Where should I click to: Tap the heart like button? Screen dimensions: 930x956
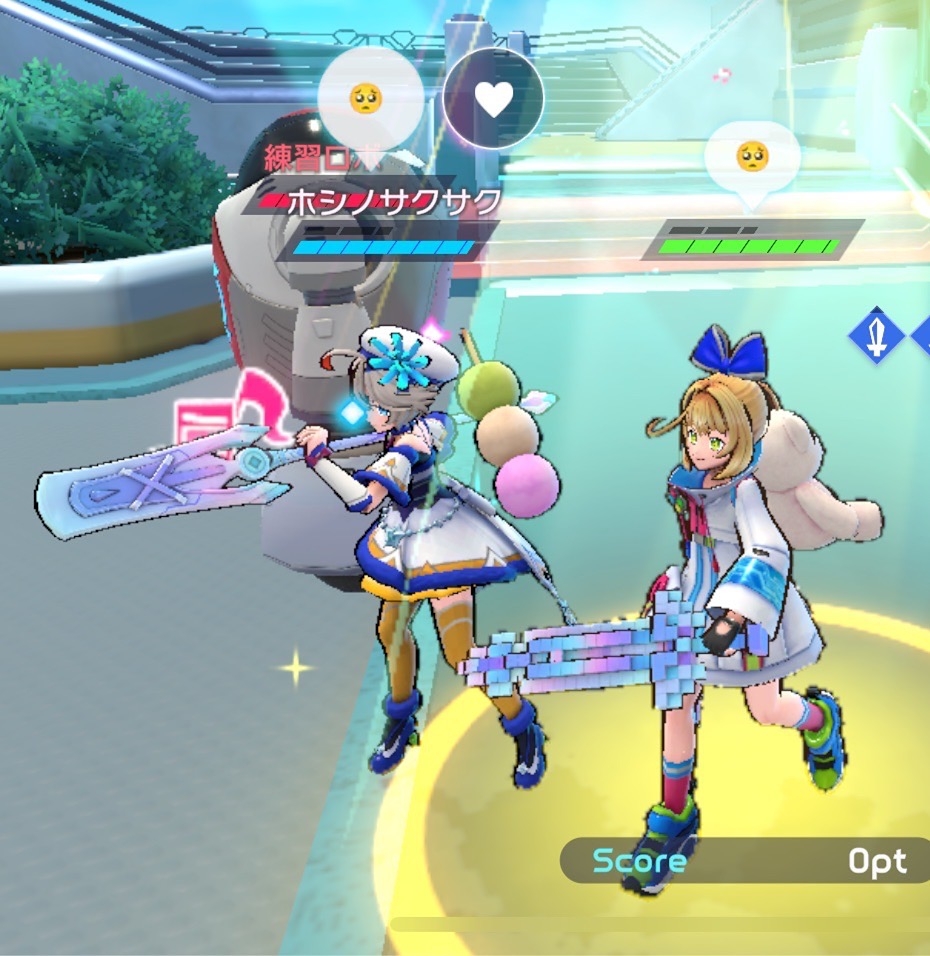[x=493, y=98]
